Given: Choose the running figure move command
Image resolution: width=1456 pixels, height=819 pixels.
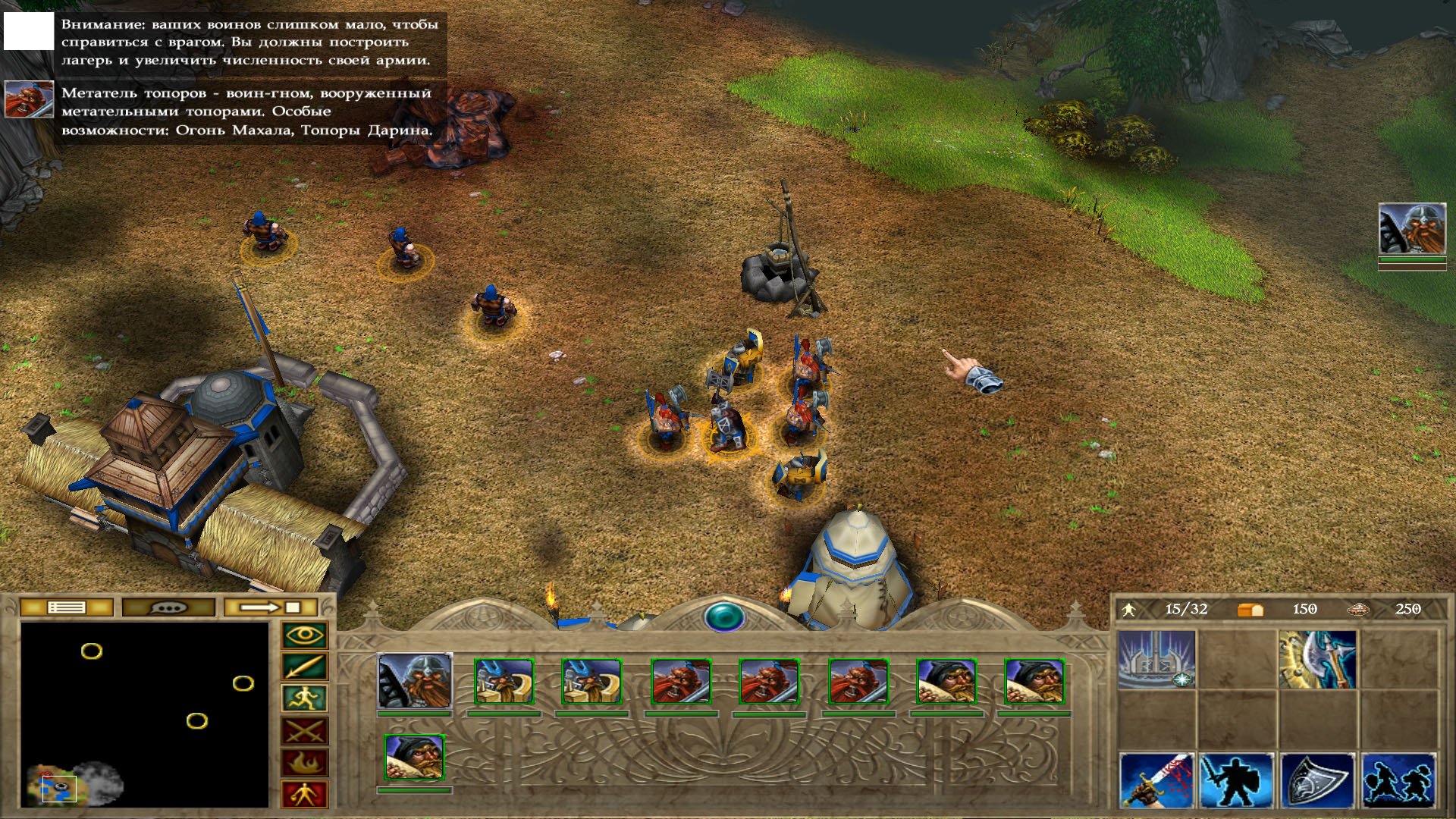Looking at the screenshot, I should [305, 698].
